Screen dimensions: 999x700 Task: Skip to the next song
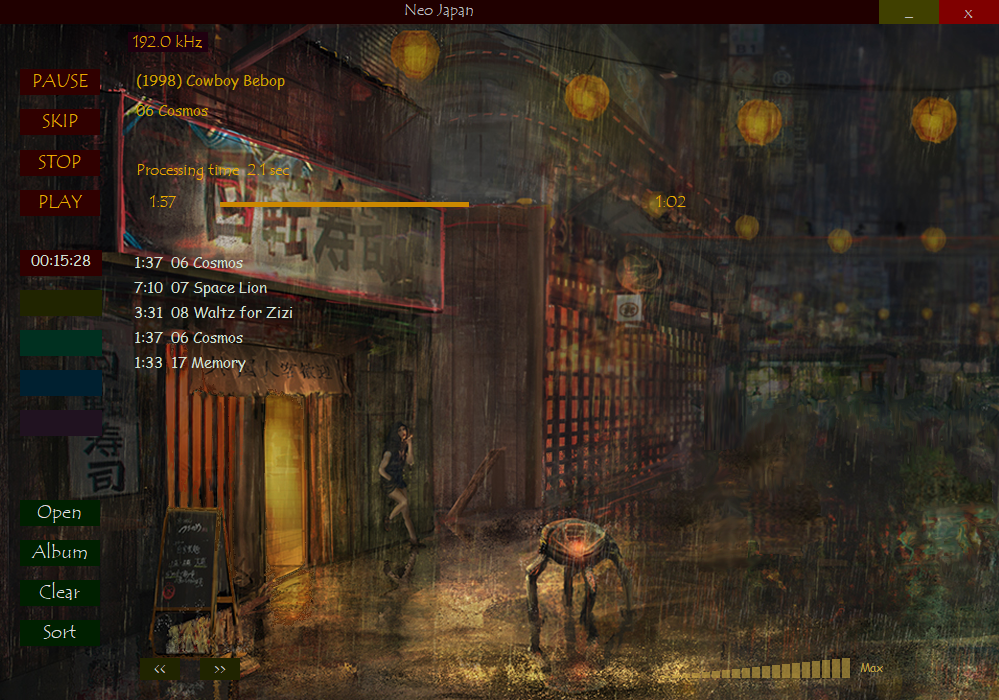(60, 121)
